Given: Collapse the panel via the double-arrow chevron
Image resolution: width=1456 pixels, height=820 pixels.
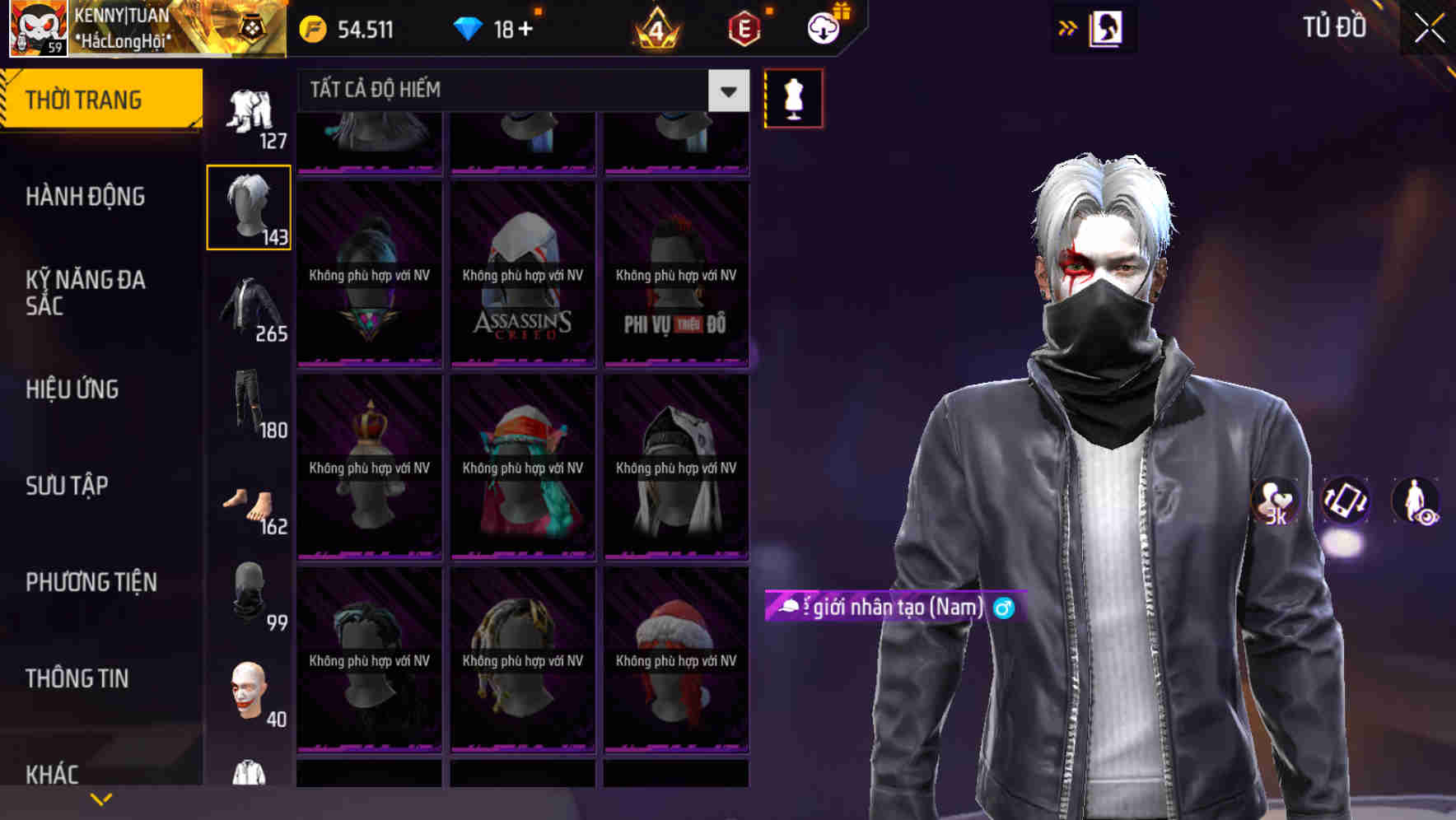Looking at the screenshot, I should [x=1068, y=27].
